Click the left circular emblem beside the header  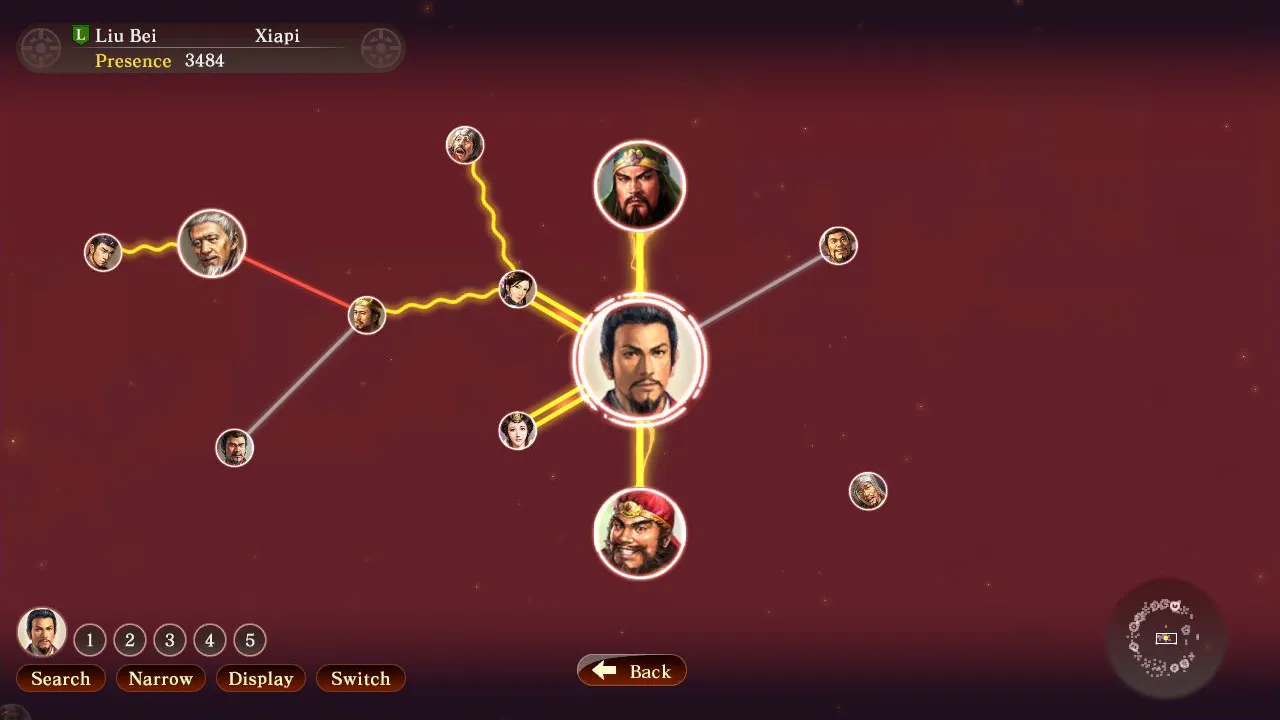pyautogui.click(x=40, y=47)
